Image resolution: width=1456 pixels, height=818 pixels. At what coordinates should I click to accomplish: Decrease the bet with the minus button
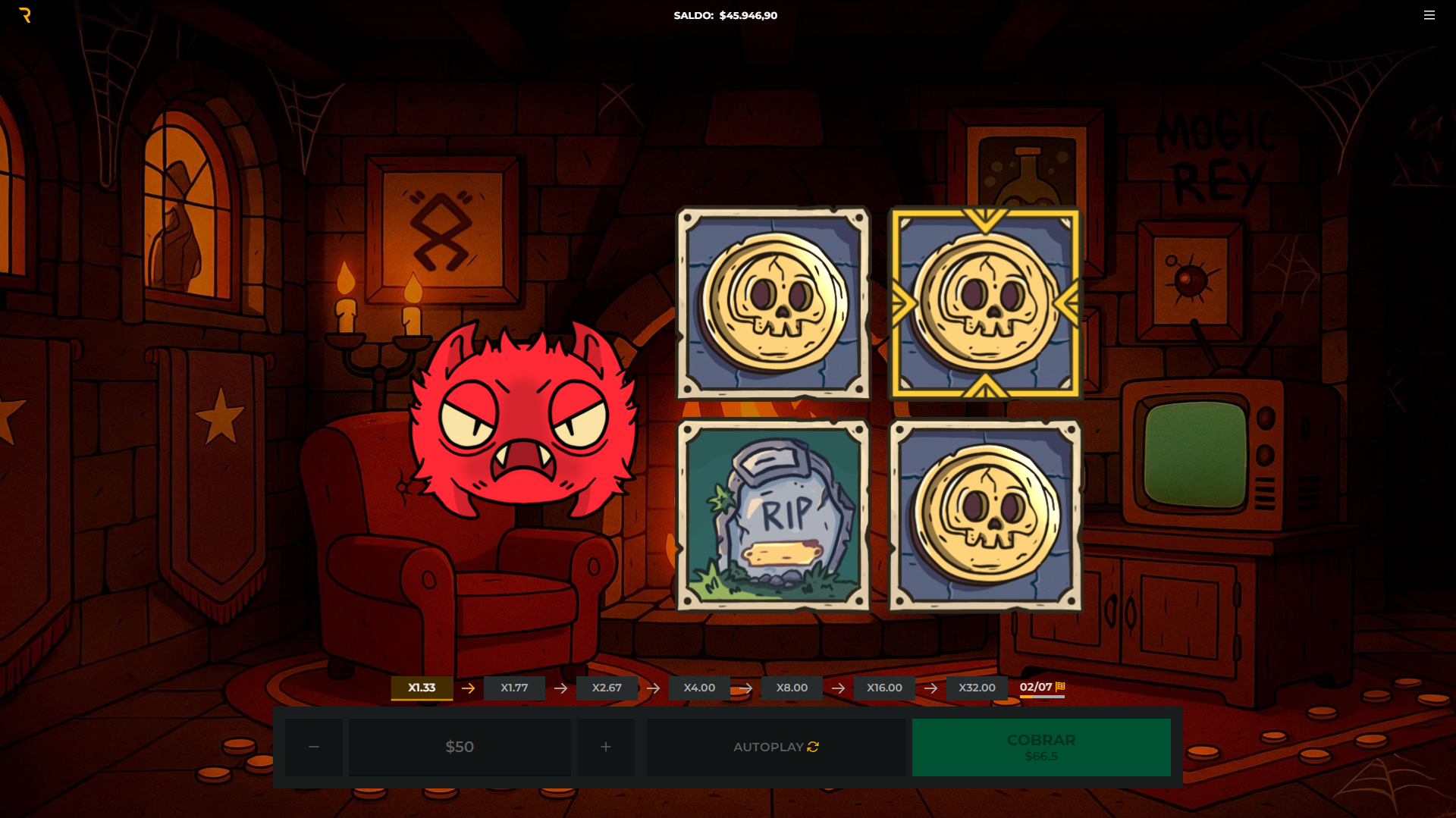pyautogui.click(x=314, y=747)
